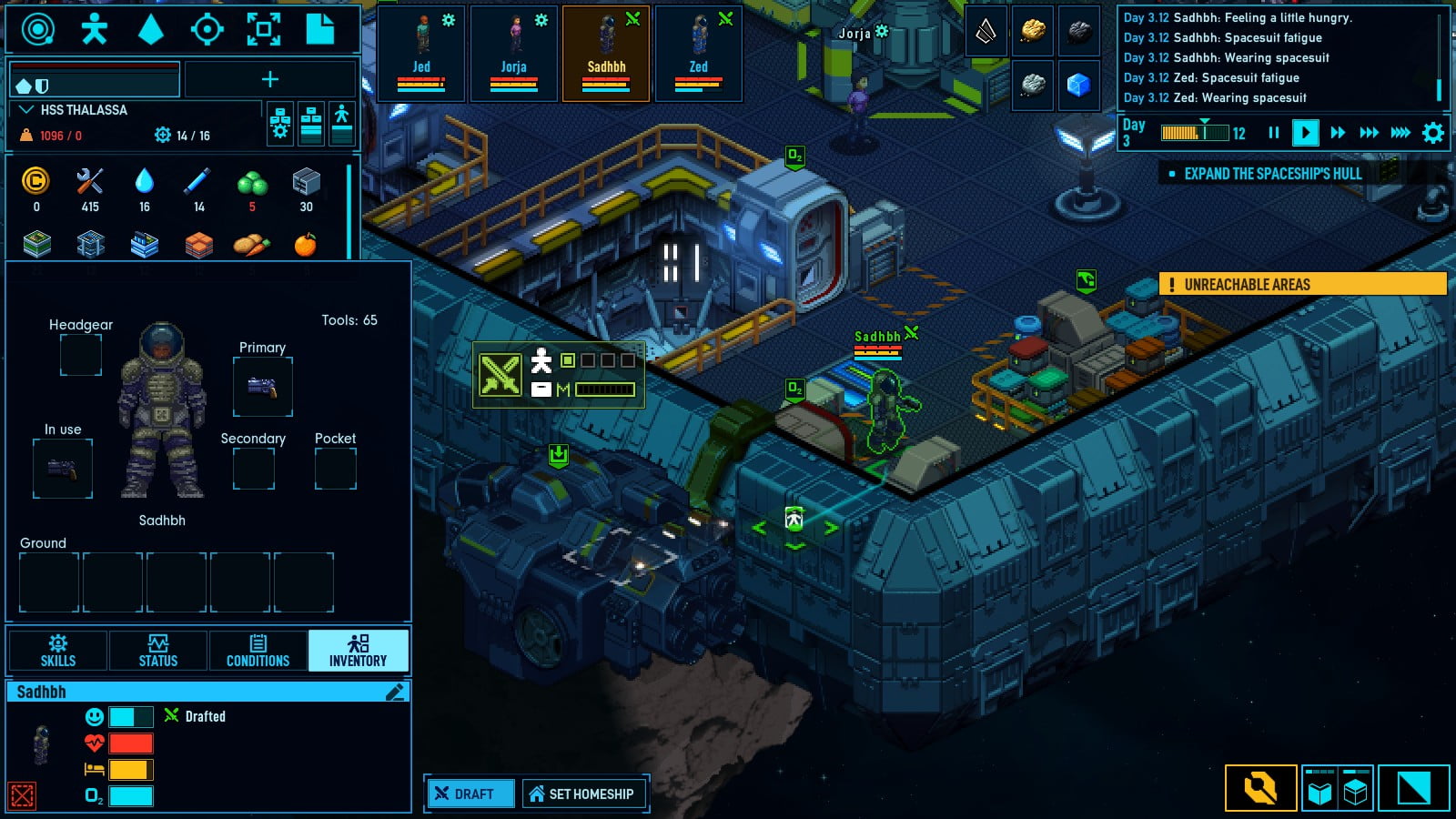Viewport: 1456px width, 819px height.
Task: Select the Inventory tab
Action: (358, 651)
